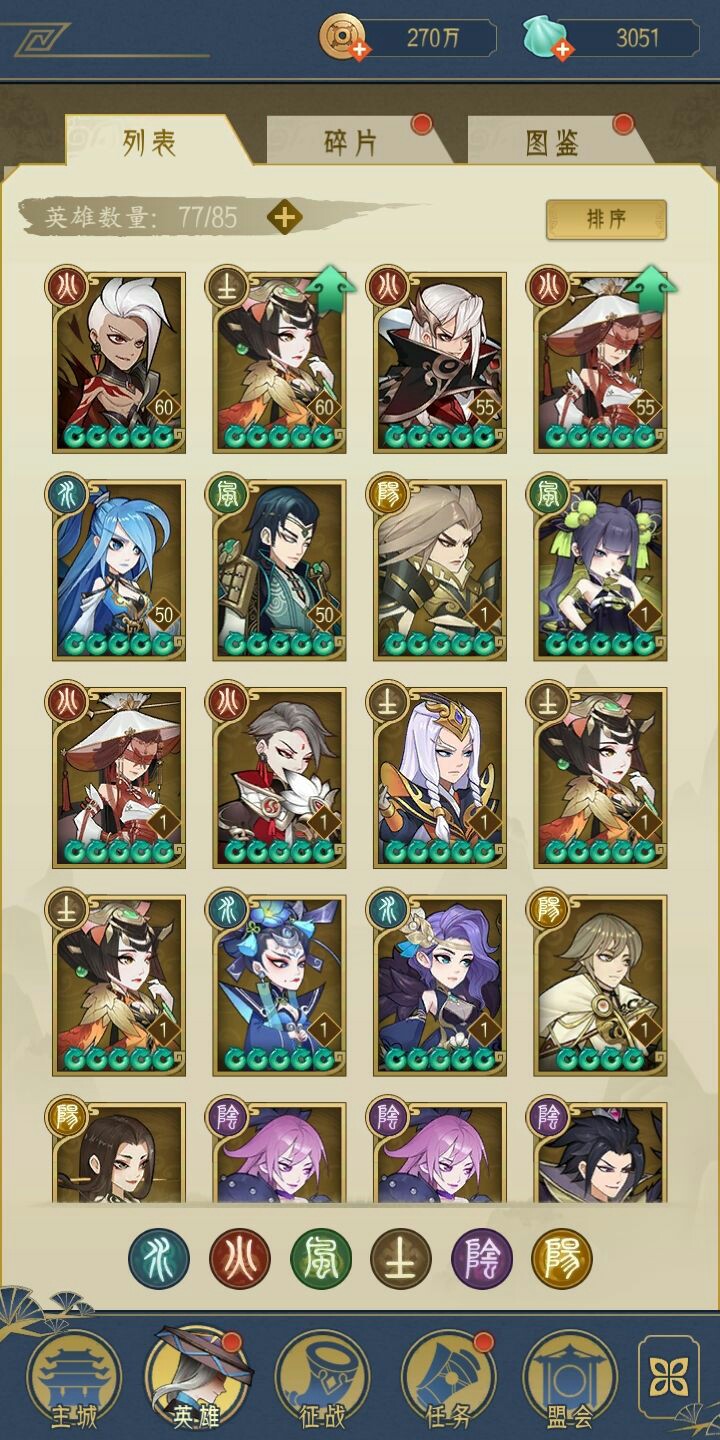Select the level 50 blue-haired water hero
Screen dimensions: 720x1440
click(x=119, y=569)
